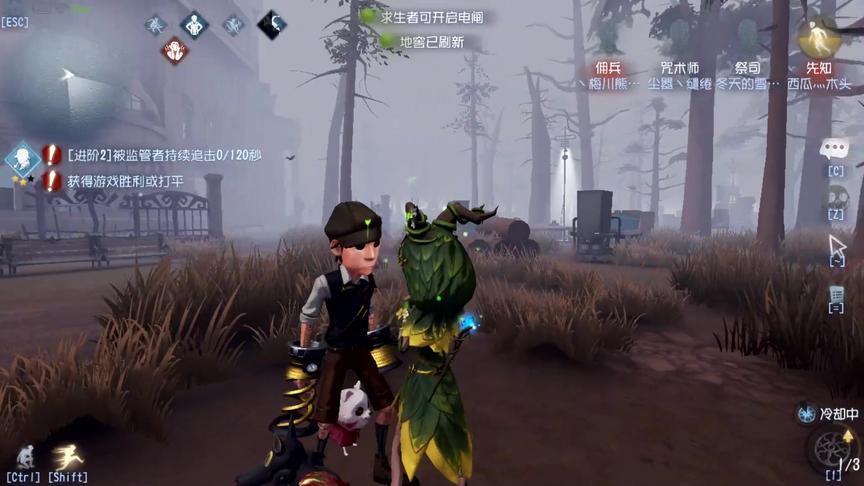The image size is (864, 486).
Task: Open the quick chat speech bubble
Action: (x=834, y=150)
